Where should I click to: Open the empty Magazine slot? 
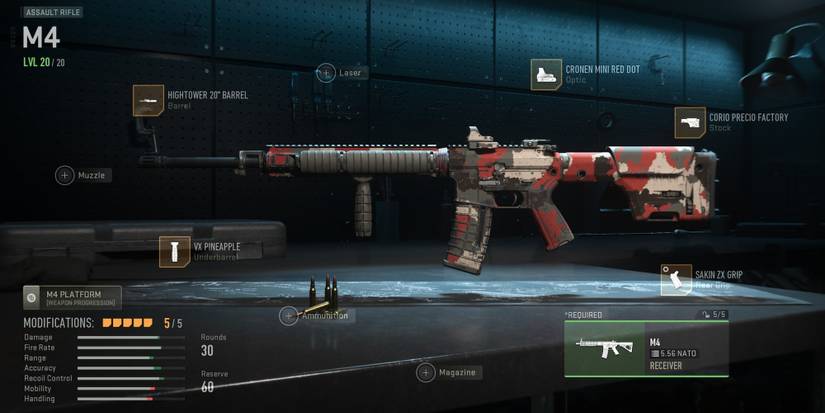pos(426,372)
